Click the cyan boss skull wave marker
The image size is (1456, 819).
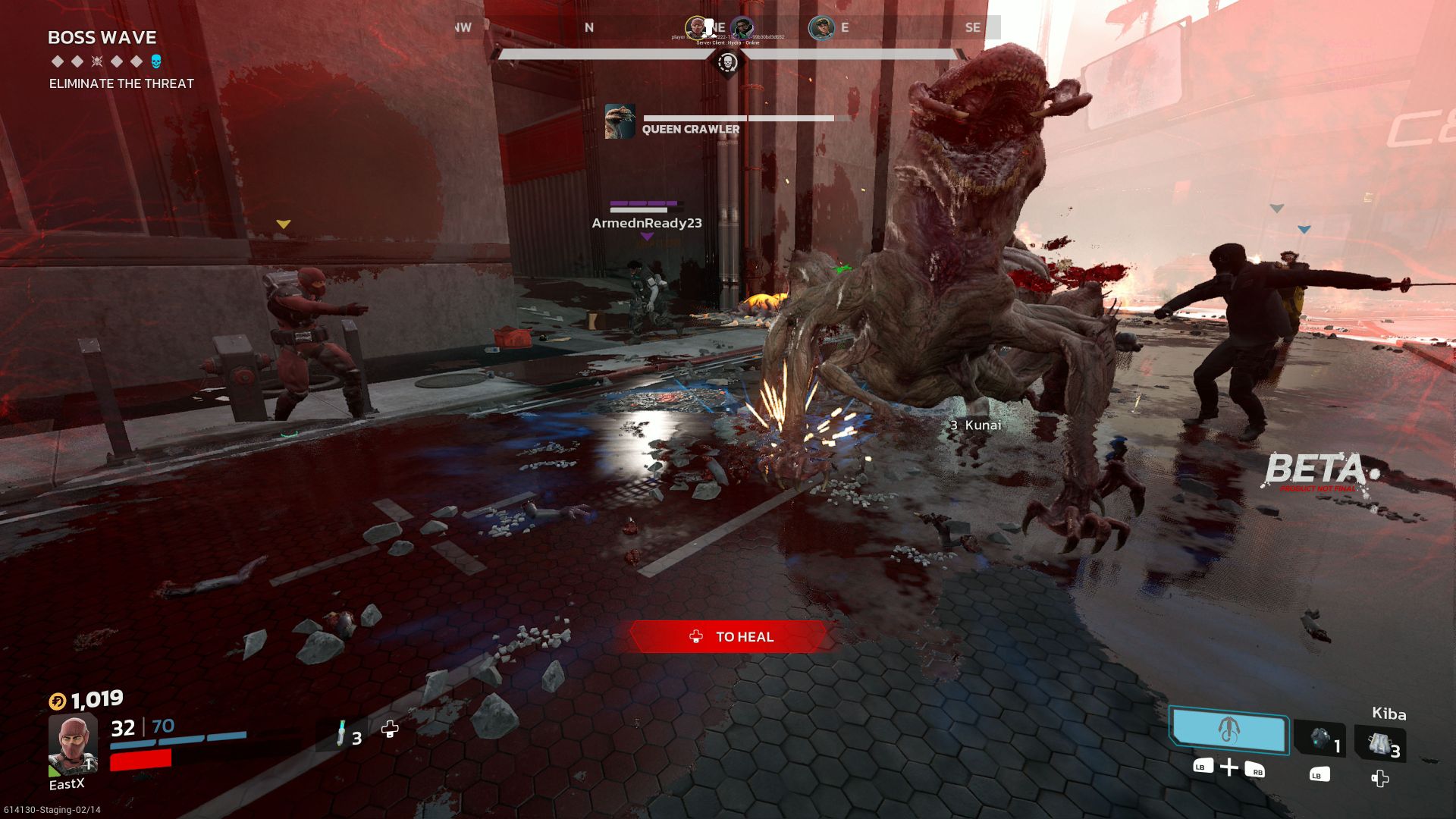click(x=156, y=61)
